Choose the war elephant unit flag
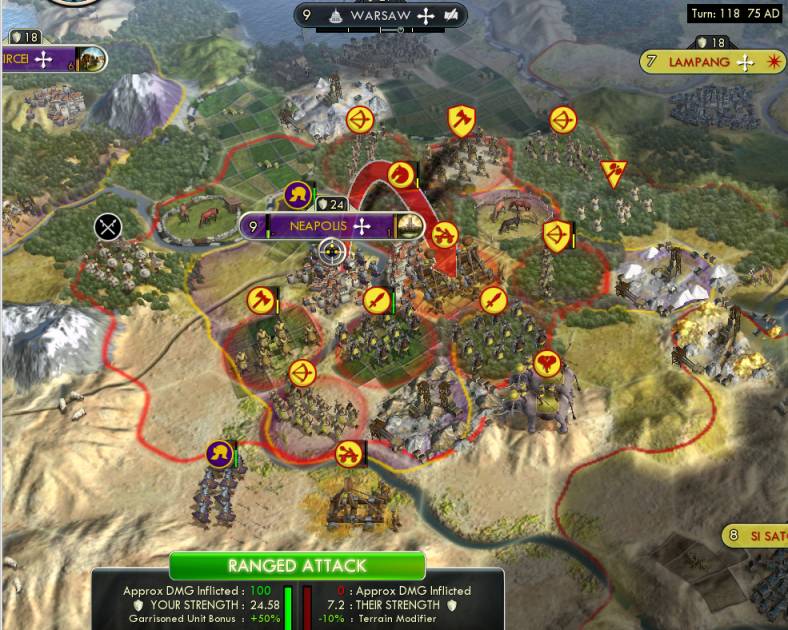The height and width of the screenshot is (630, 788). pyautogui.click(x=545, y=363)
